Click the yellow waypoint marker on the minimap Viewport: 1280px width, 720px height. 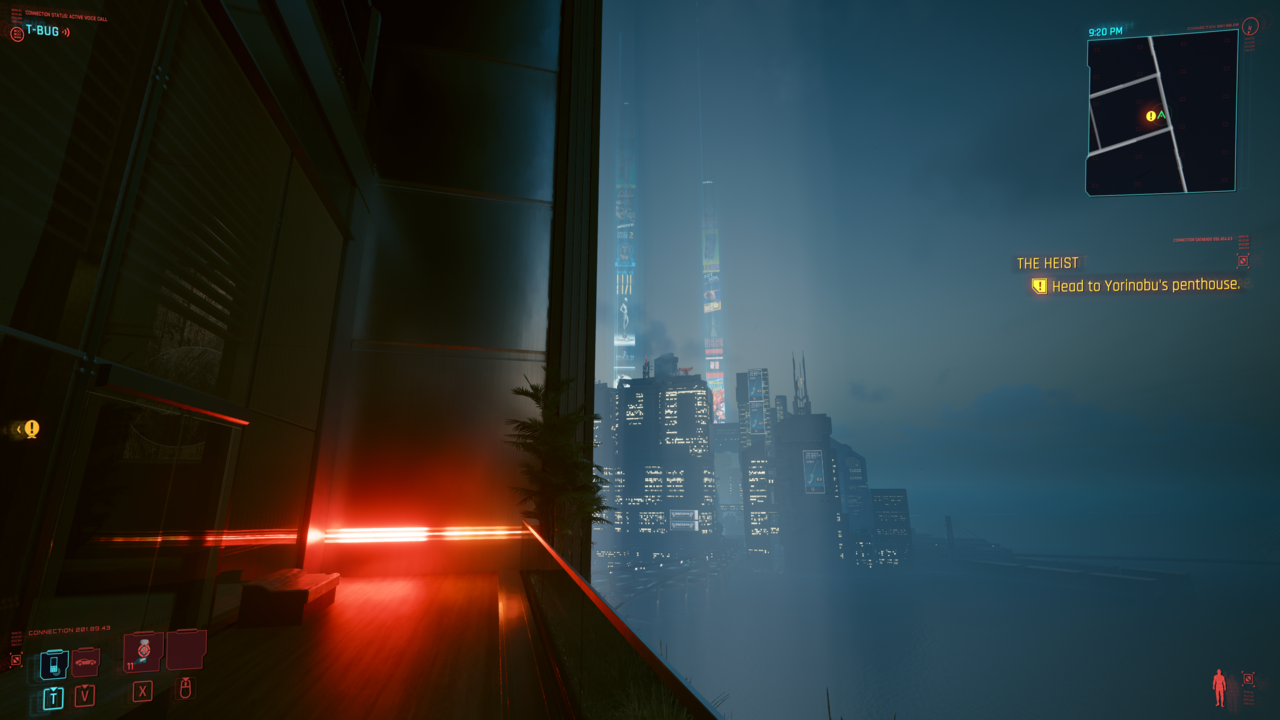point(1152,116)
